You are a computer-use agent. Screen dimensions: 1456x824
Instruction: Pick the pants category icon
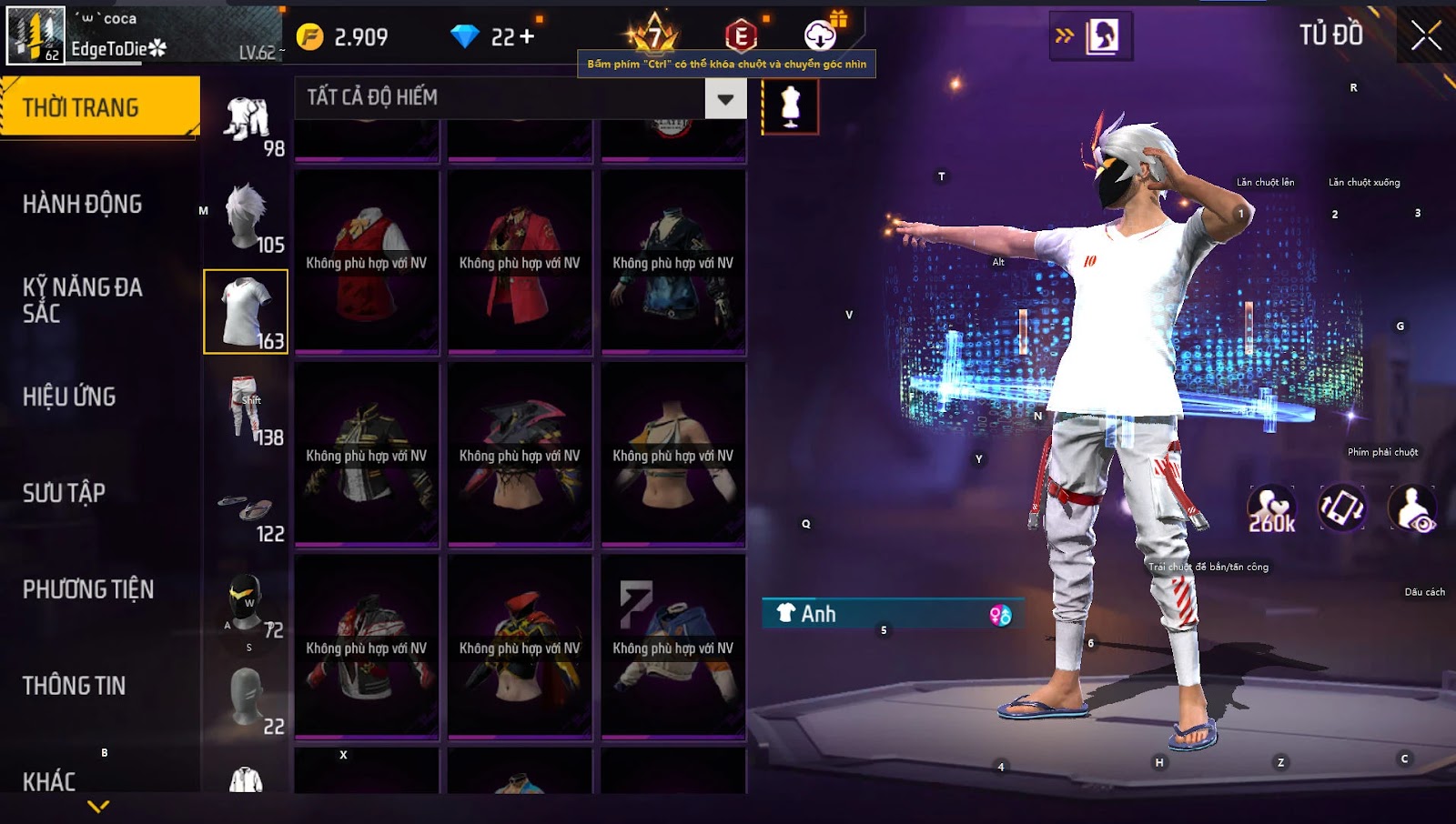(x=246, y=408)
